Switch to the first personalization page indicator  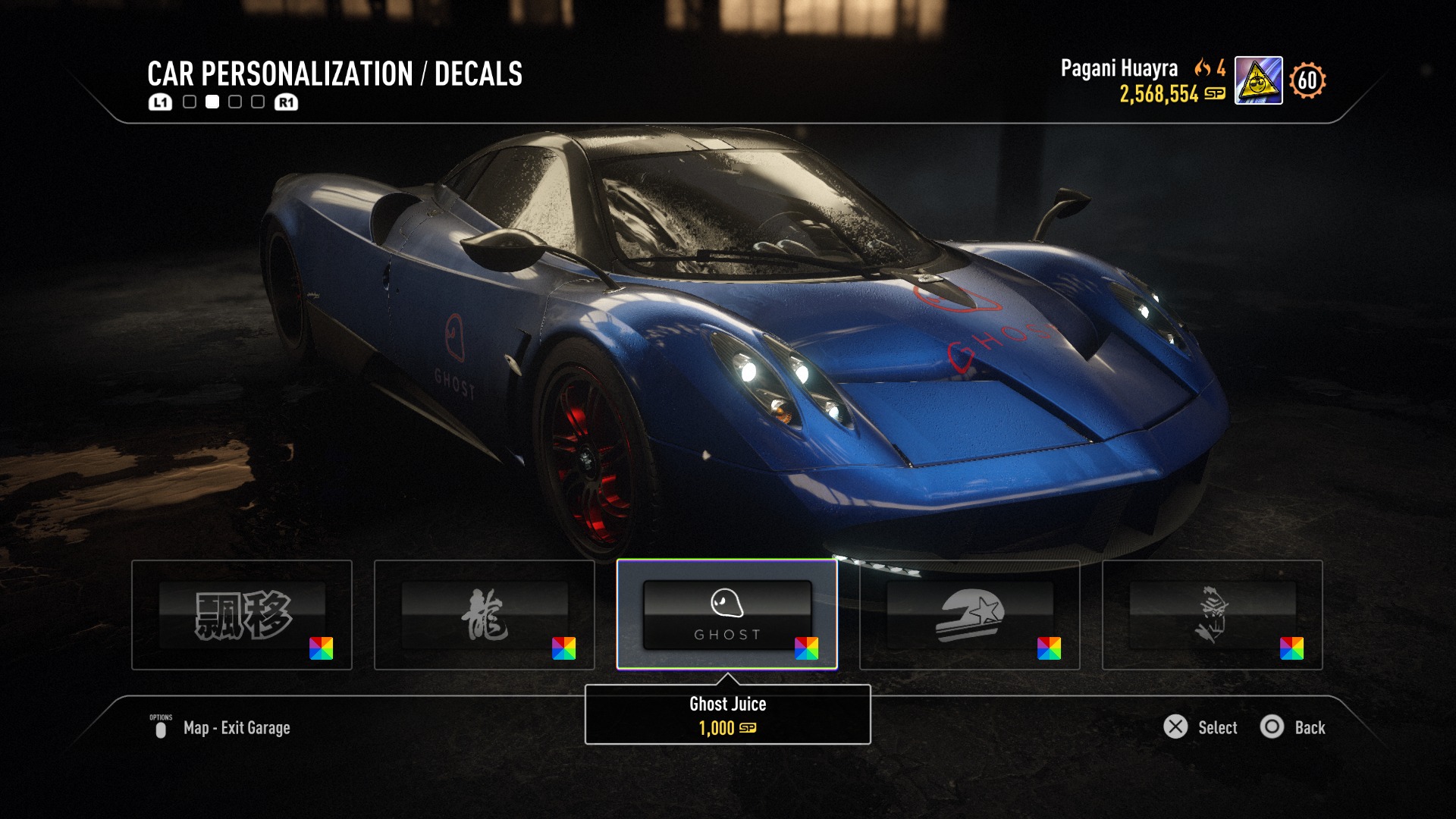190,102
